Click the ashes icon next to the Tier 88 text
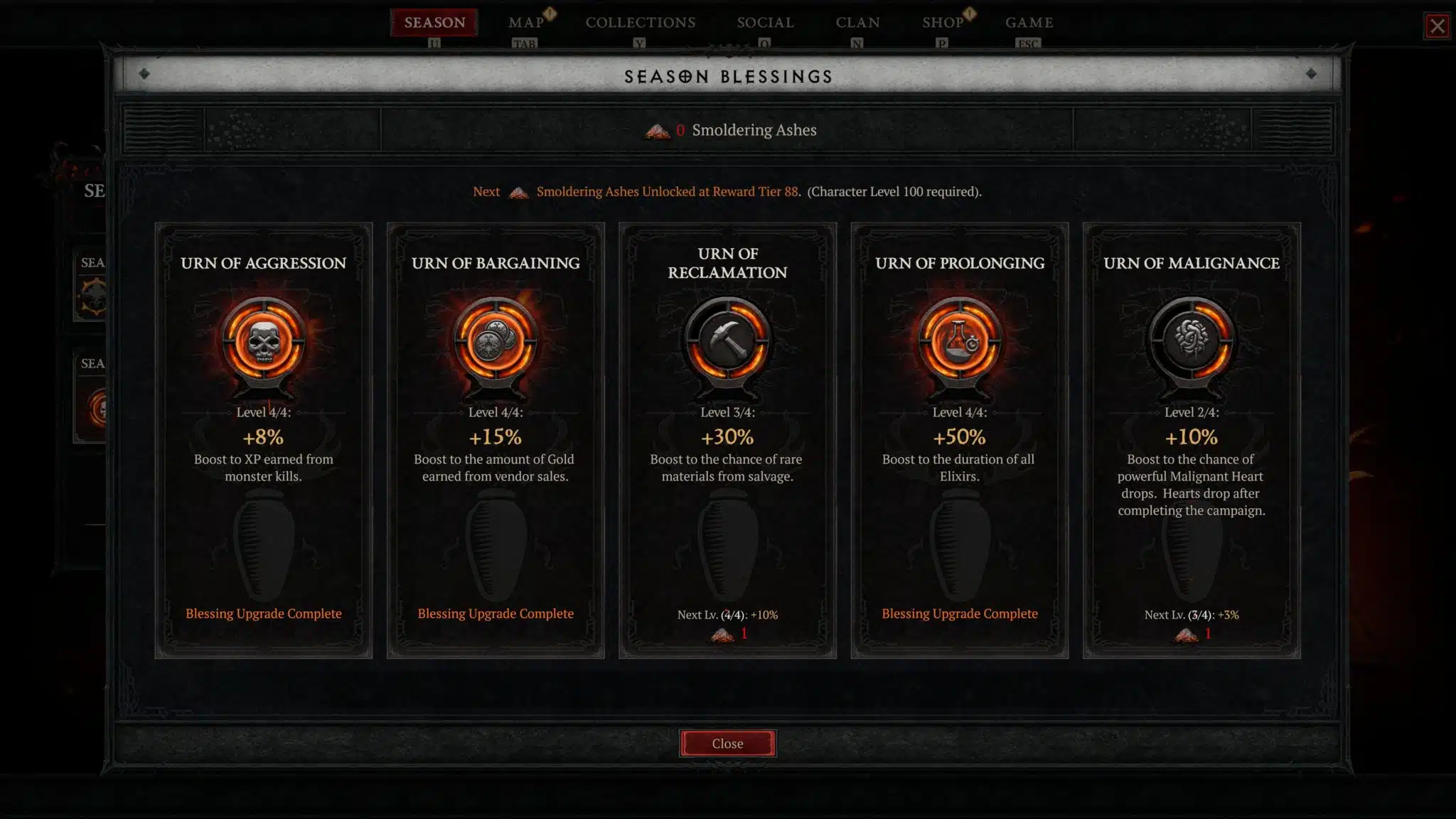1456x819 pixels. coord(518,192)
